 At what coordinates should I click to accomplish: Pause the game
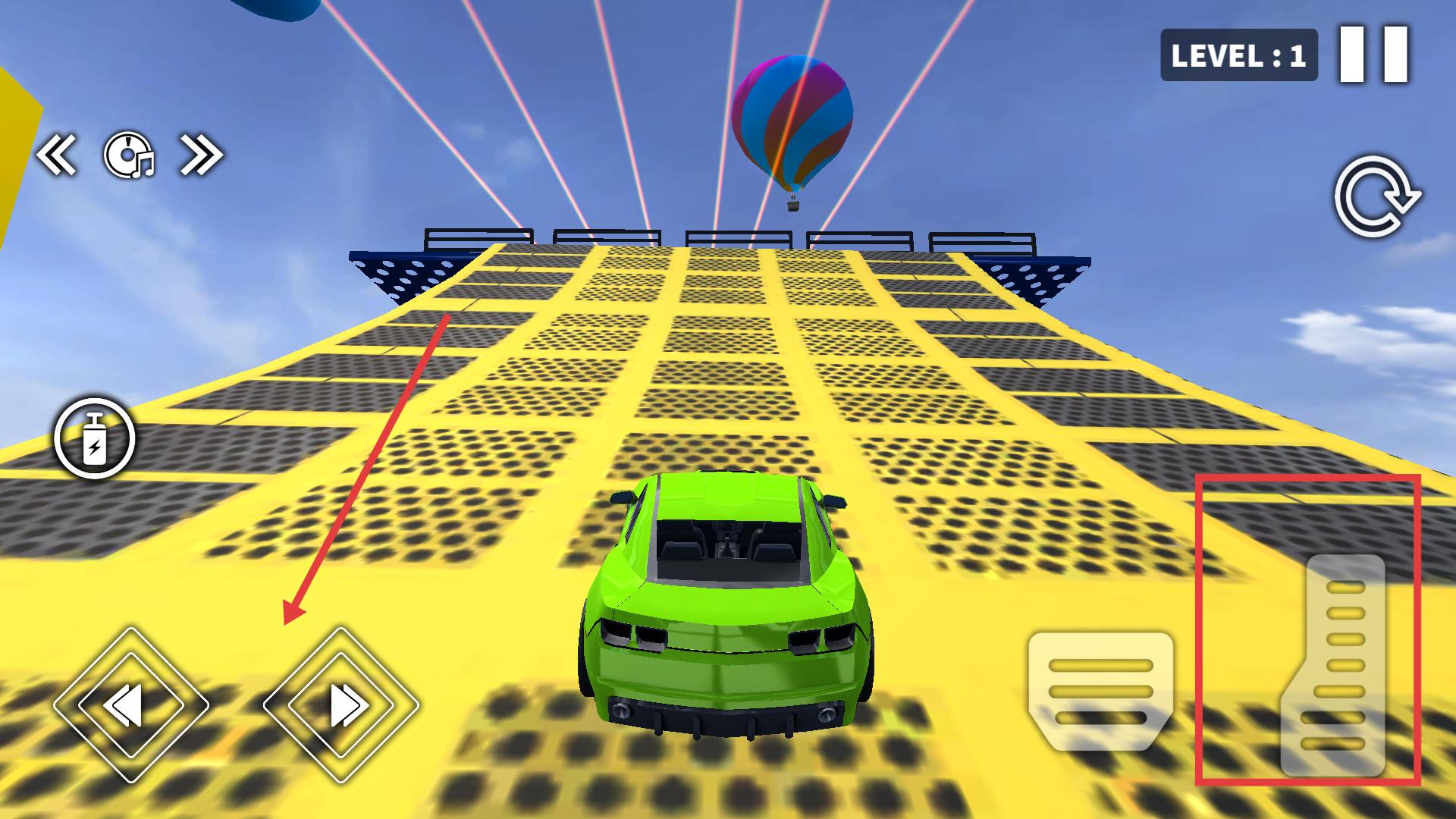(x=1373, y=54)
